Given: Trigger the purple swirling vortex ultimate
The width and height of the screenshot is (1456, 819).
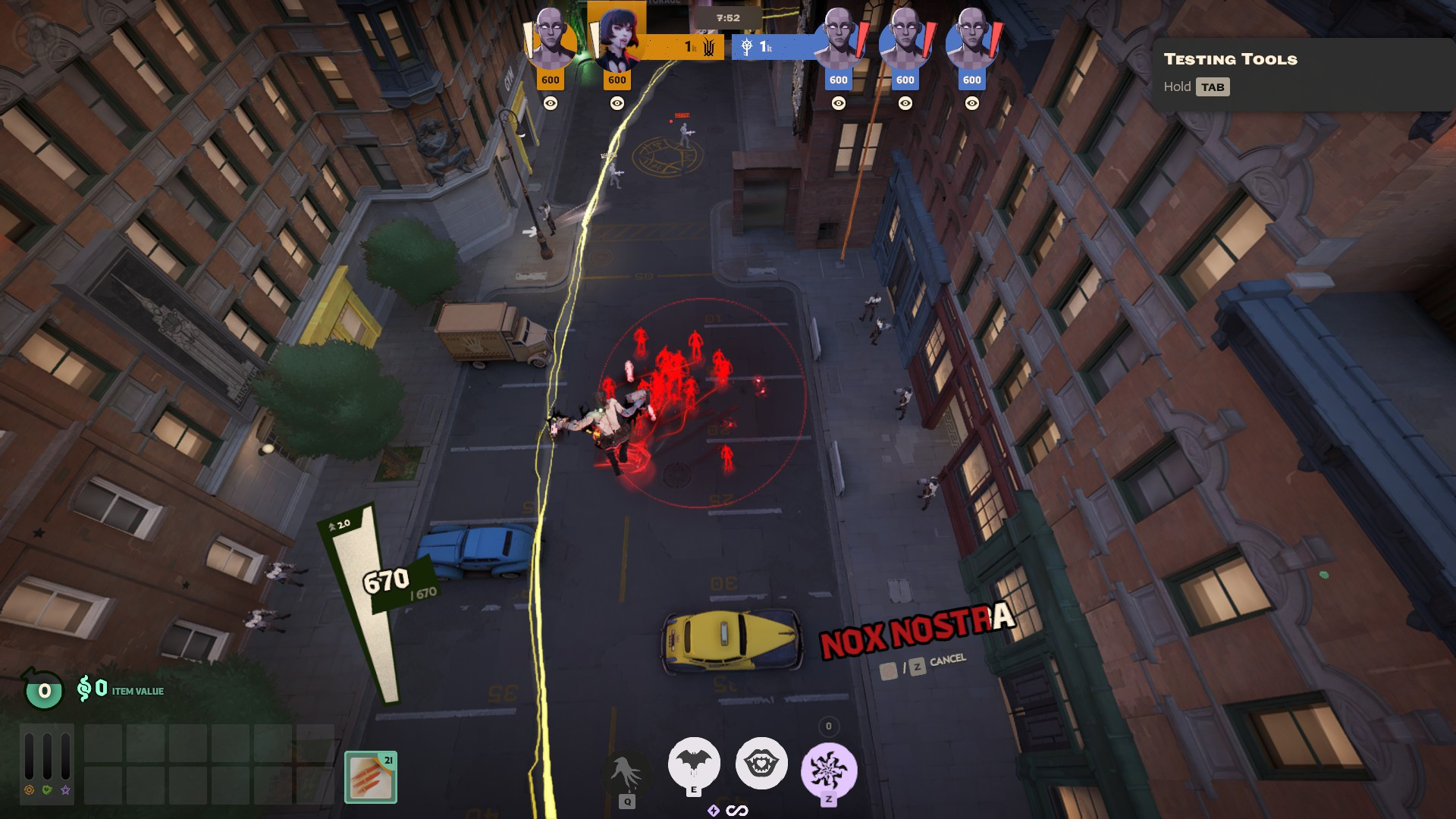Looking at the screenshot, I should [x=829, y=770].
